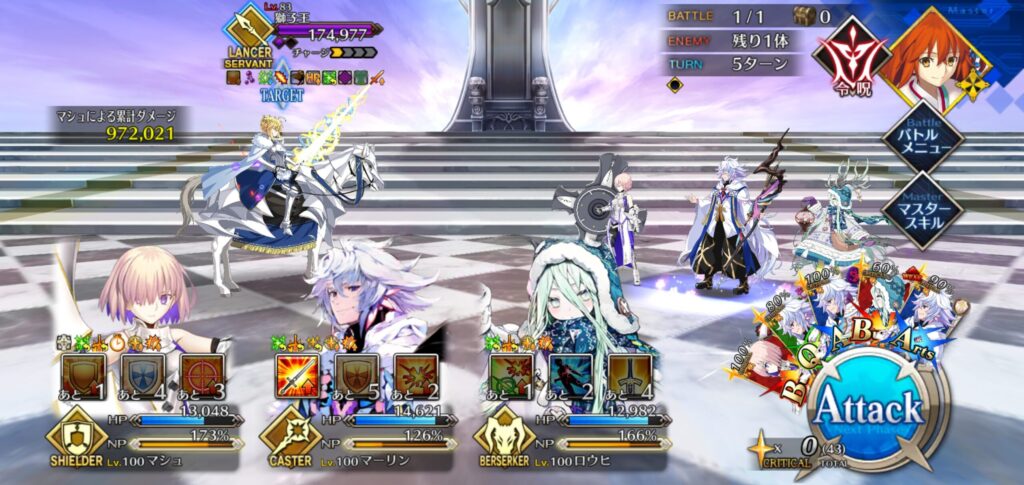Screen dimensions: 1024x485
Task: Tap the Shielder class icon for Mash
Action: (74, 438)
